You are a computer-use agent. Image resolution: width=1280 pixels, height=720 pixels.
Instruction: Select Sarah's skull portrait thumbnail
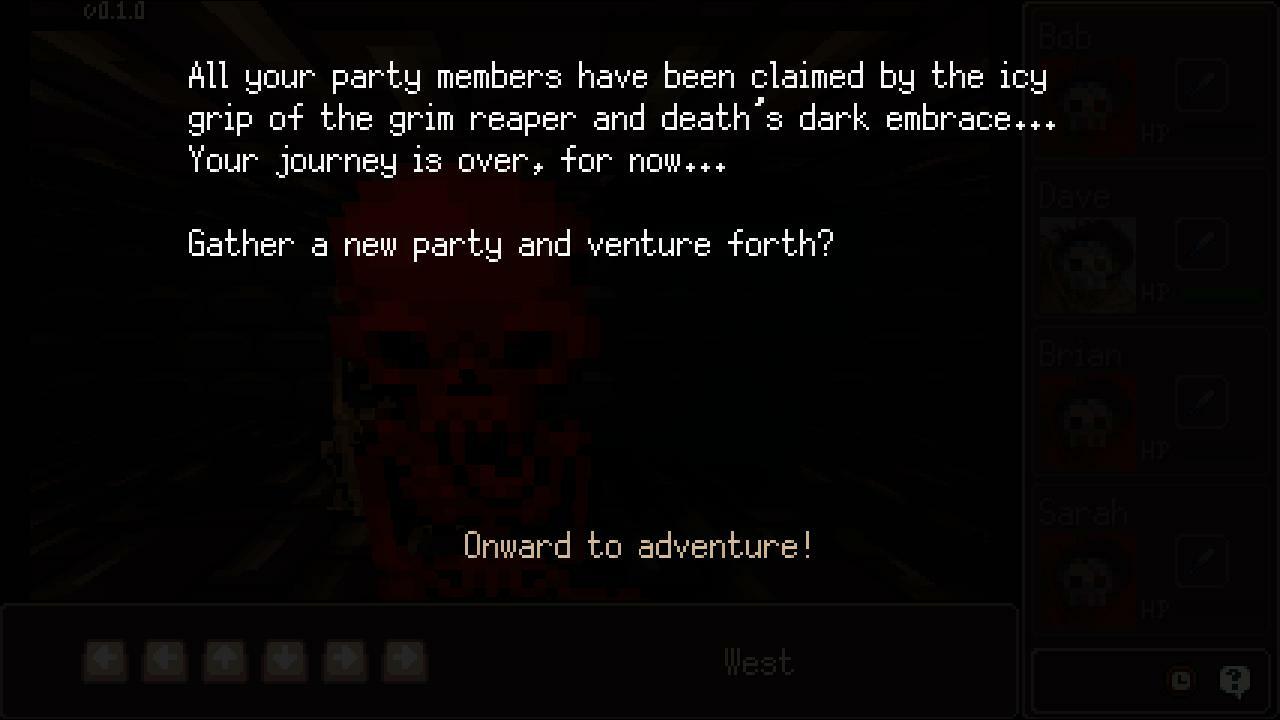click(x=1087, y=580)
